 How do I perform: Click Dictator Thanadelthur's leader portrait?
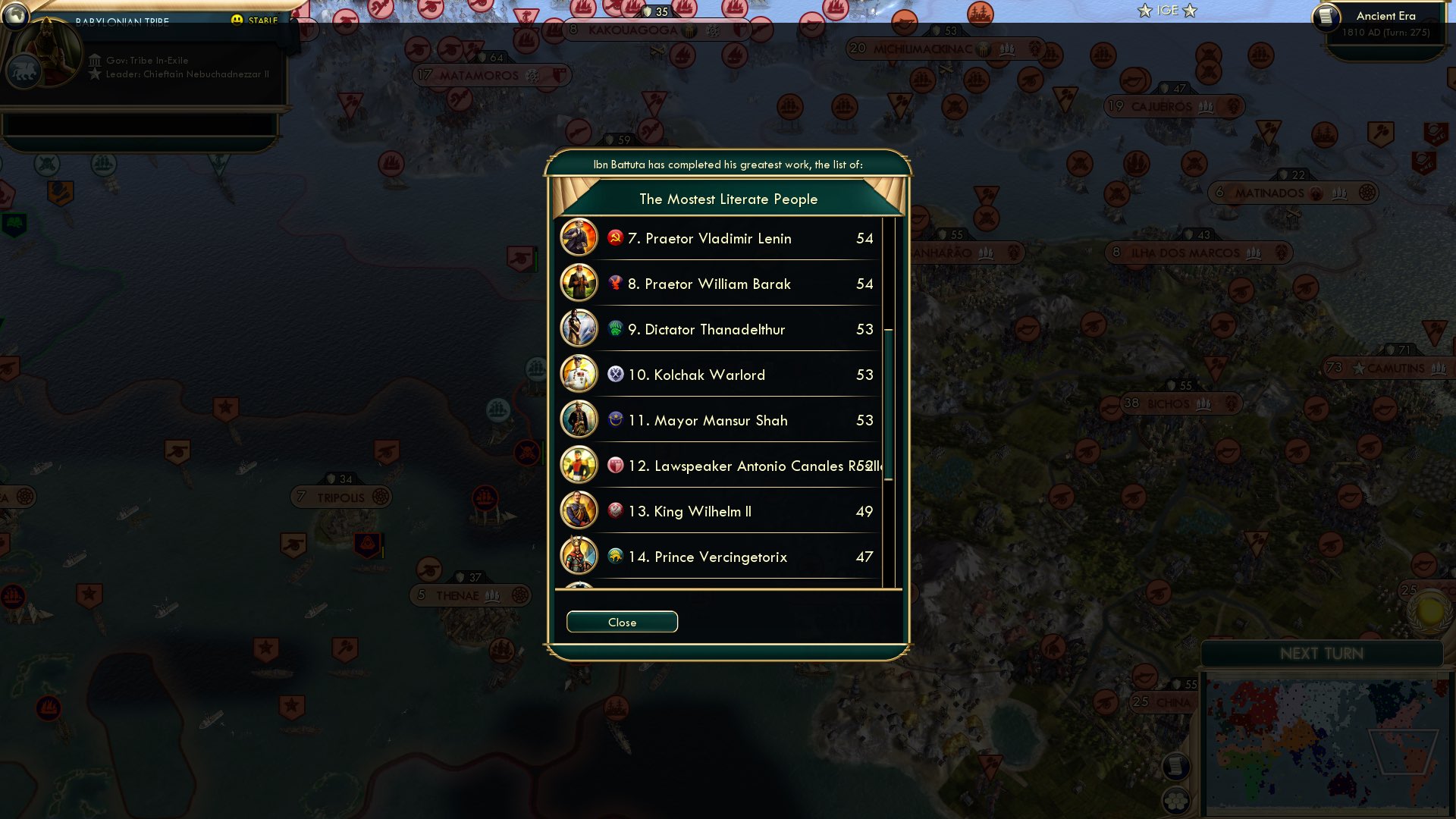click(579, 329)
